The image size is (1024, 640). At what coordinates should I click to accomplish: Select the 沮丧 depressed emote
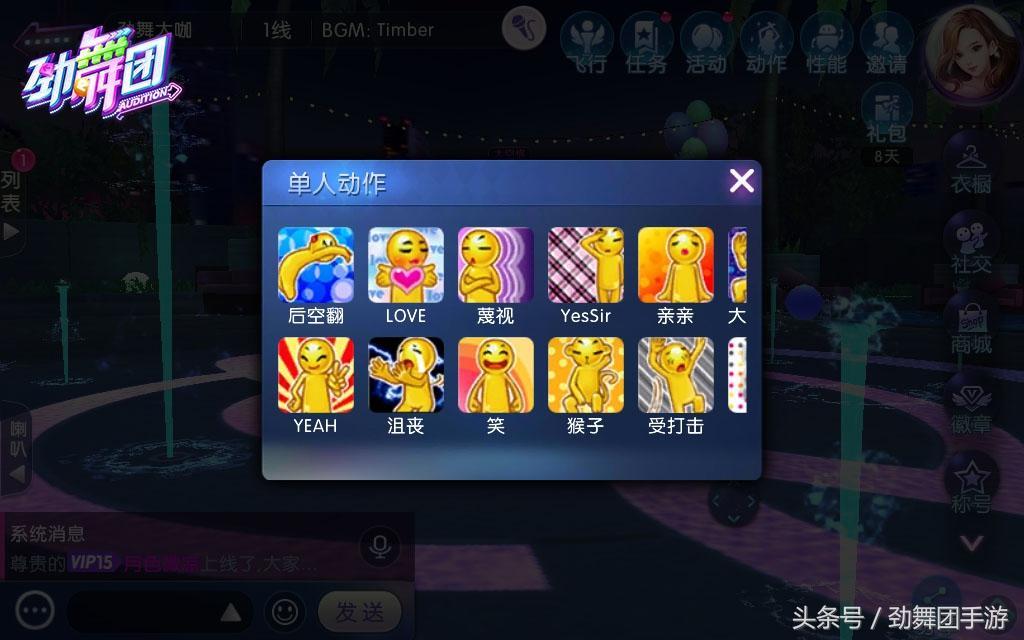(x=405, y=375)
